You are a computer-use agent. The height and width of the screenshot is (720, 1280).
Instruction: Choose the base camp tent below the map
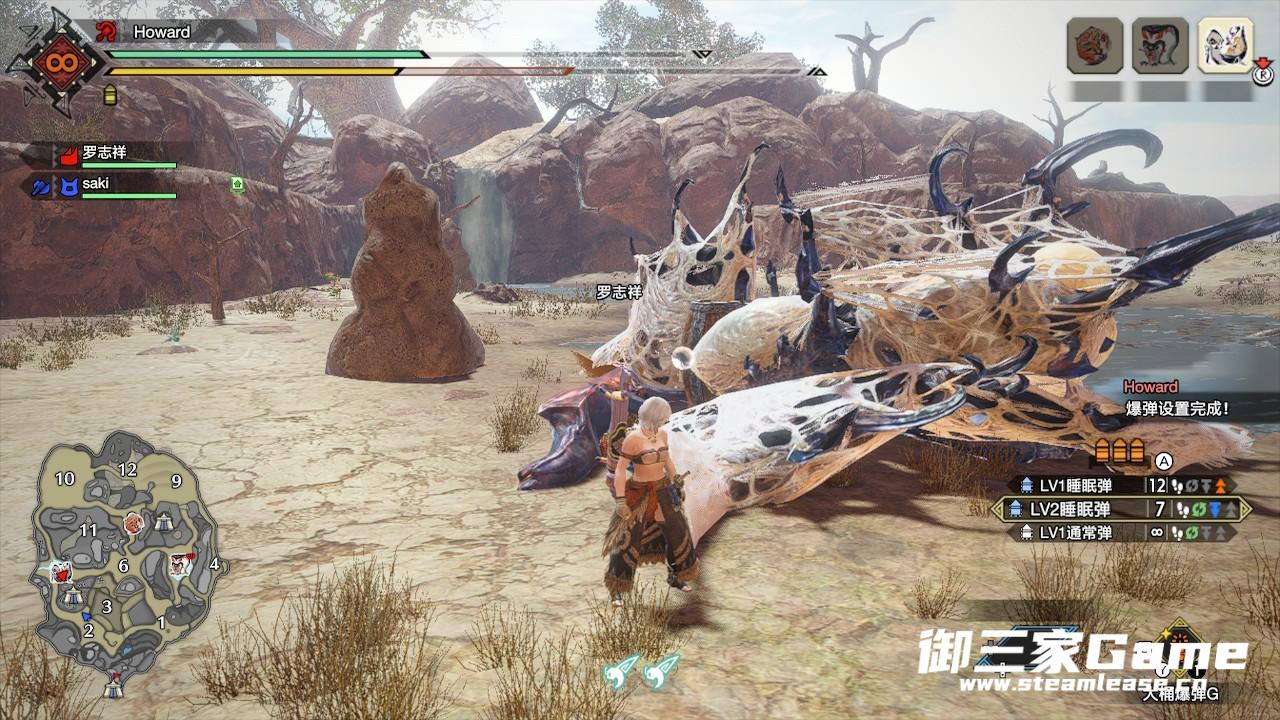115,686
